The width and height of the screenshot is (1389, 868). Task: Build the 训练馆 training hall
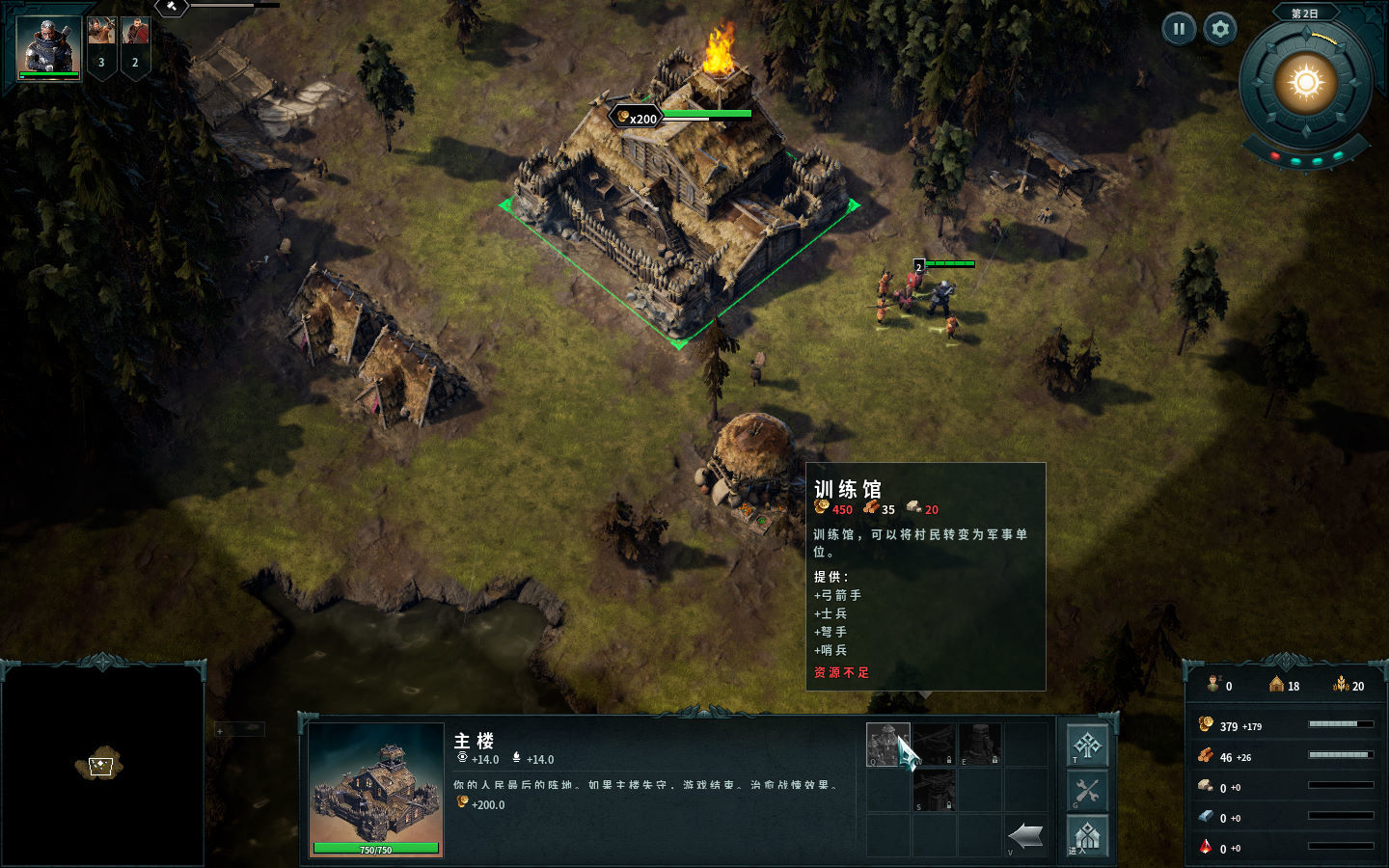[x=887, y=745]
